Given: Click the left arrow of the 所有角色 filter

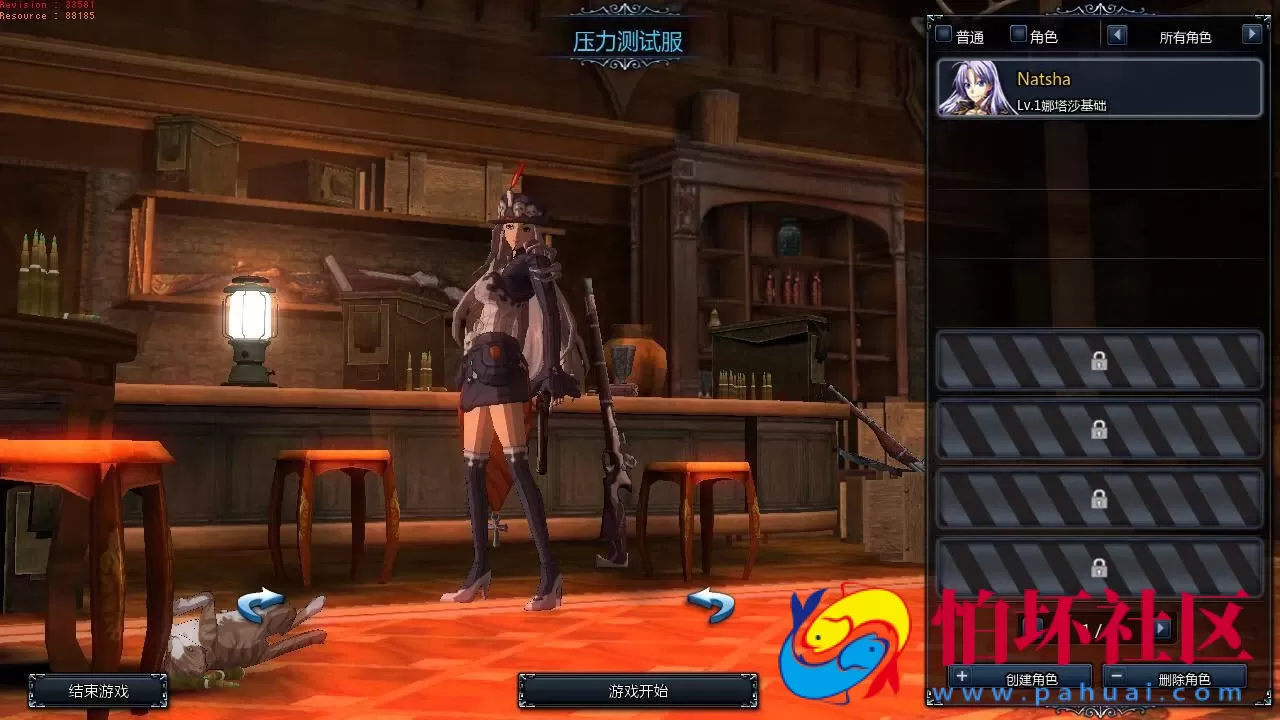Looking at the screenshot, I should pyautogui.click(x=1118, y=33).
